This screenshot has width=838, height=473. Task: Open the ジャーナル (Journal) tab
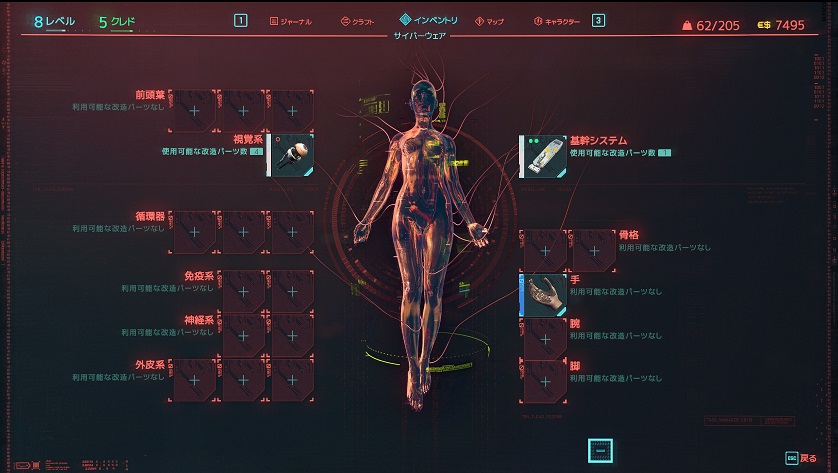(291, 20)
